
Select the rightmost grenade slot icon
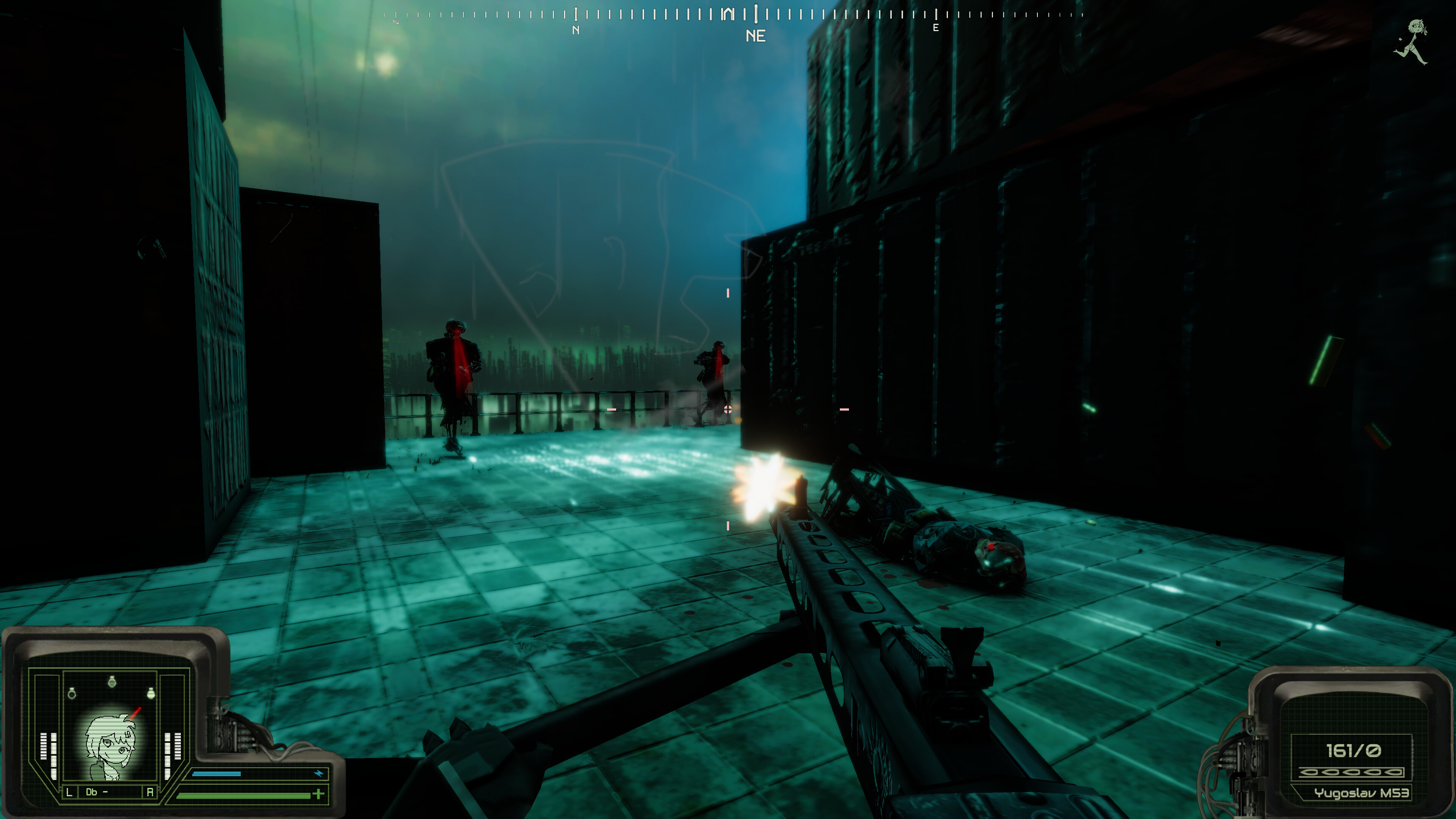pyautogui.click(x=152, y=694)
